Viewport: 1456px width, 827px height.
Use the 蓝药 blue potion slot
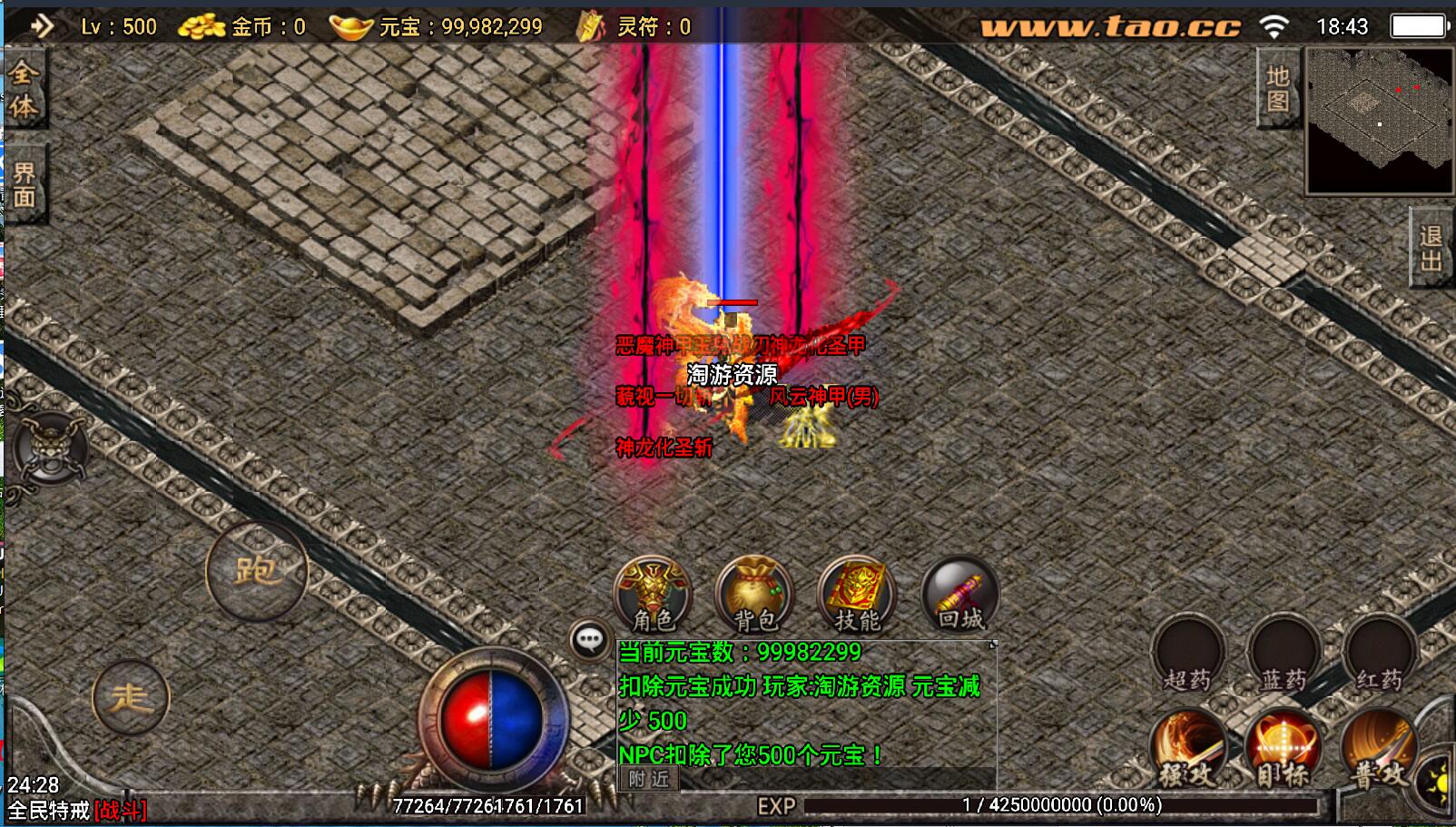point(1284,655)
